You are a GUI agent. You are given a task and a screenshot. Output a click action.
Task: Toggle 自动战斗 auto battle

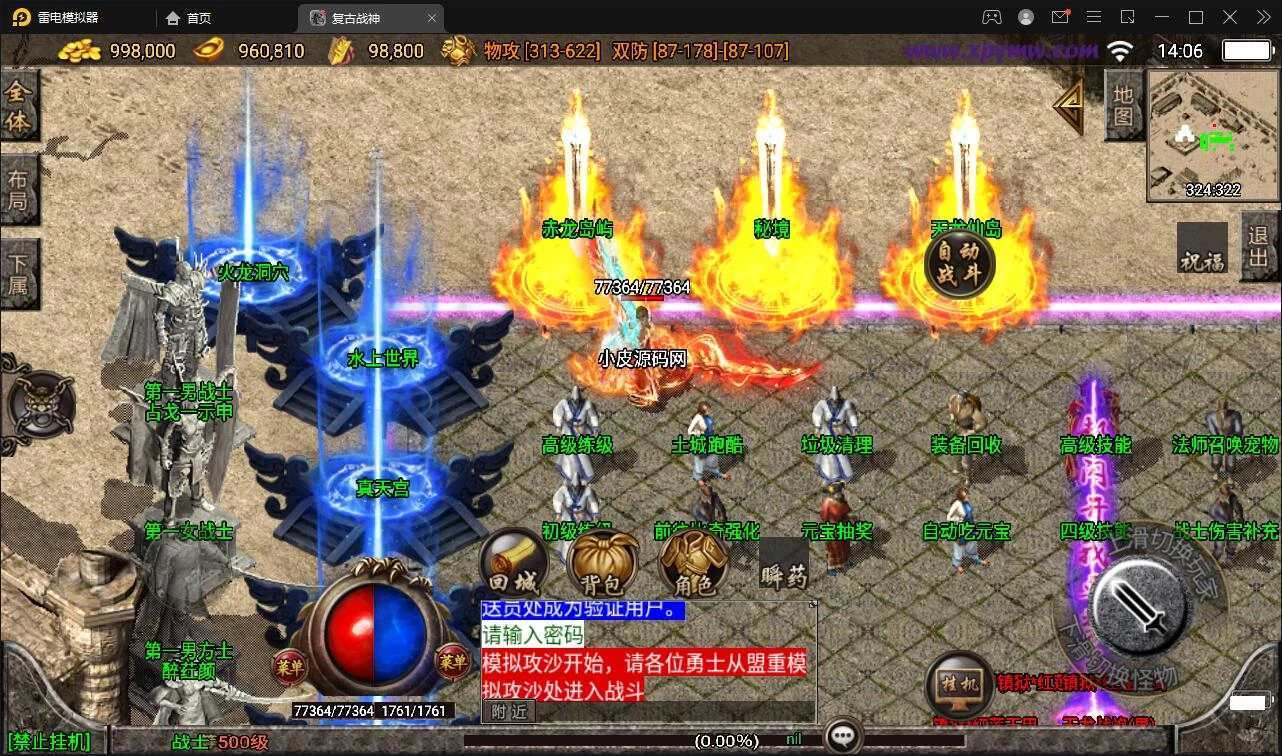coord(959,264)
